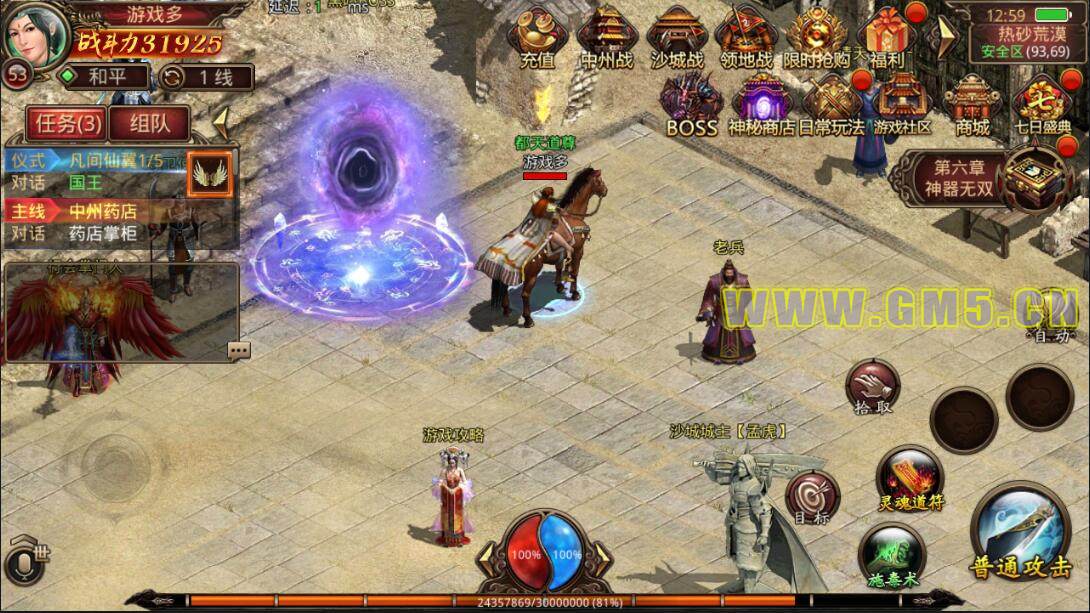Open the 七日盛典 seven-day event
The width and height of the screenshot is (1090, 613).
click(1042, 104)
